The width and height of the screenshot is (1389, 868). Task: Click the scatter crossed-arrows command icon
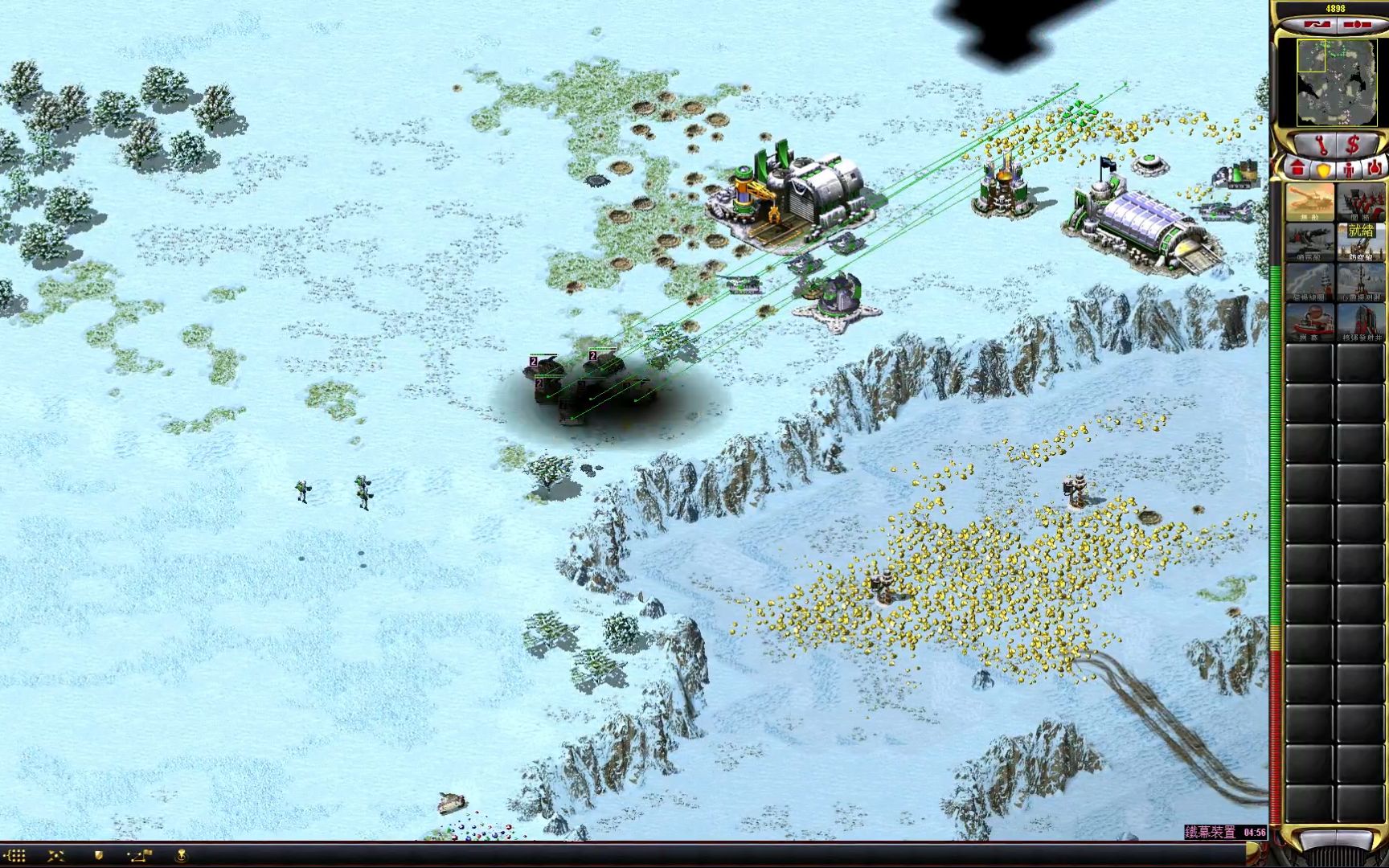pos(55,856)
